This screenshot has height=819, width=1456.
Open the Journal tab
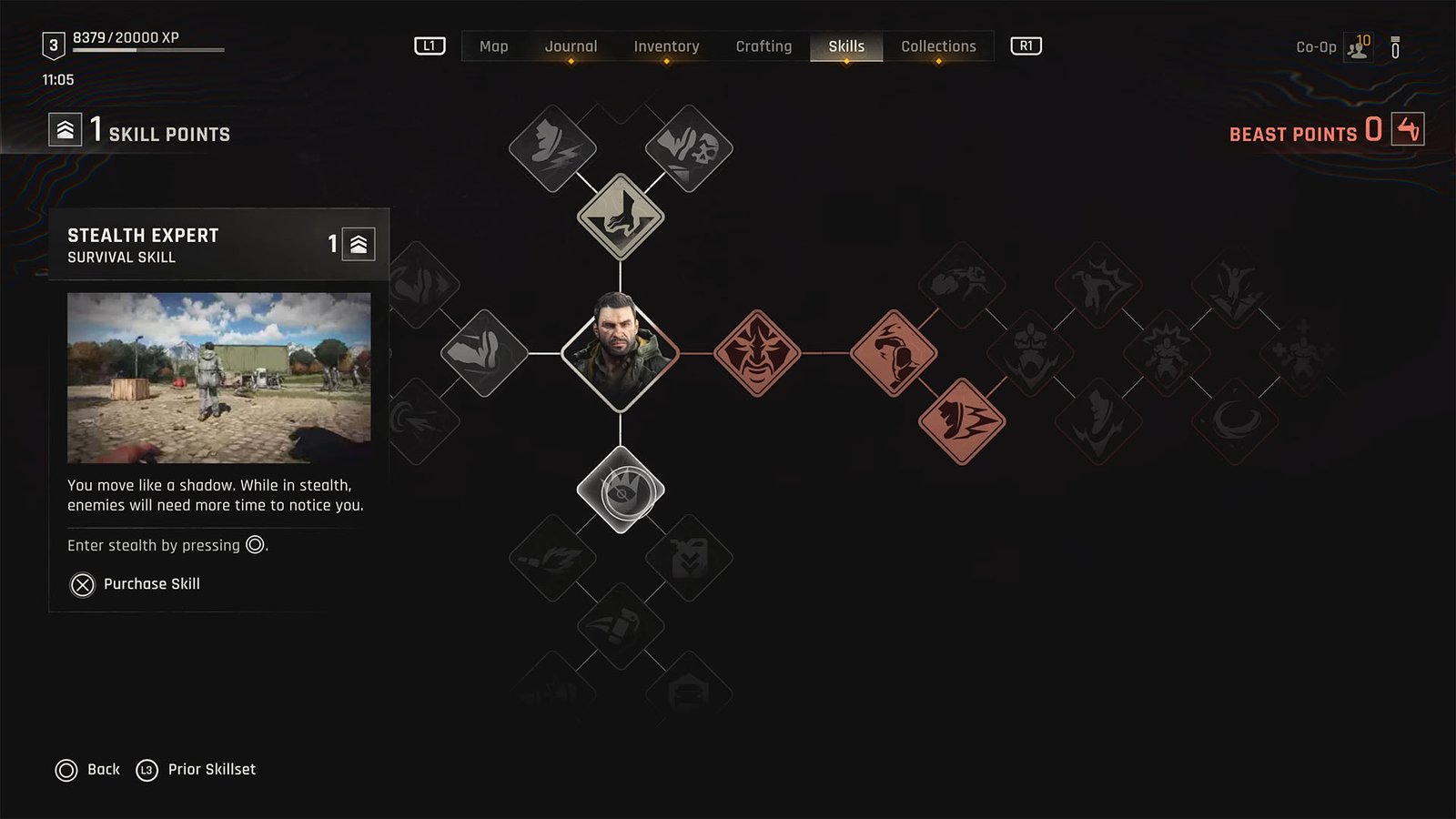point(571,46)
